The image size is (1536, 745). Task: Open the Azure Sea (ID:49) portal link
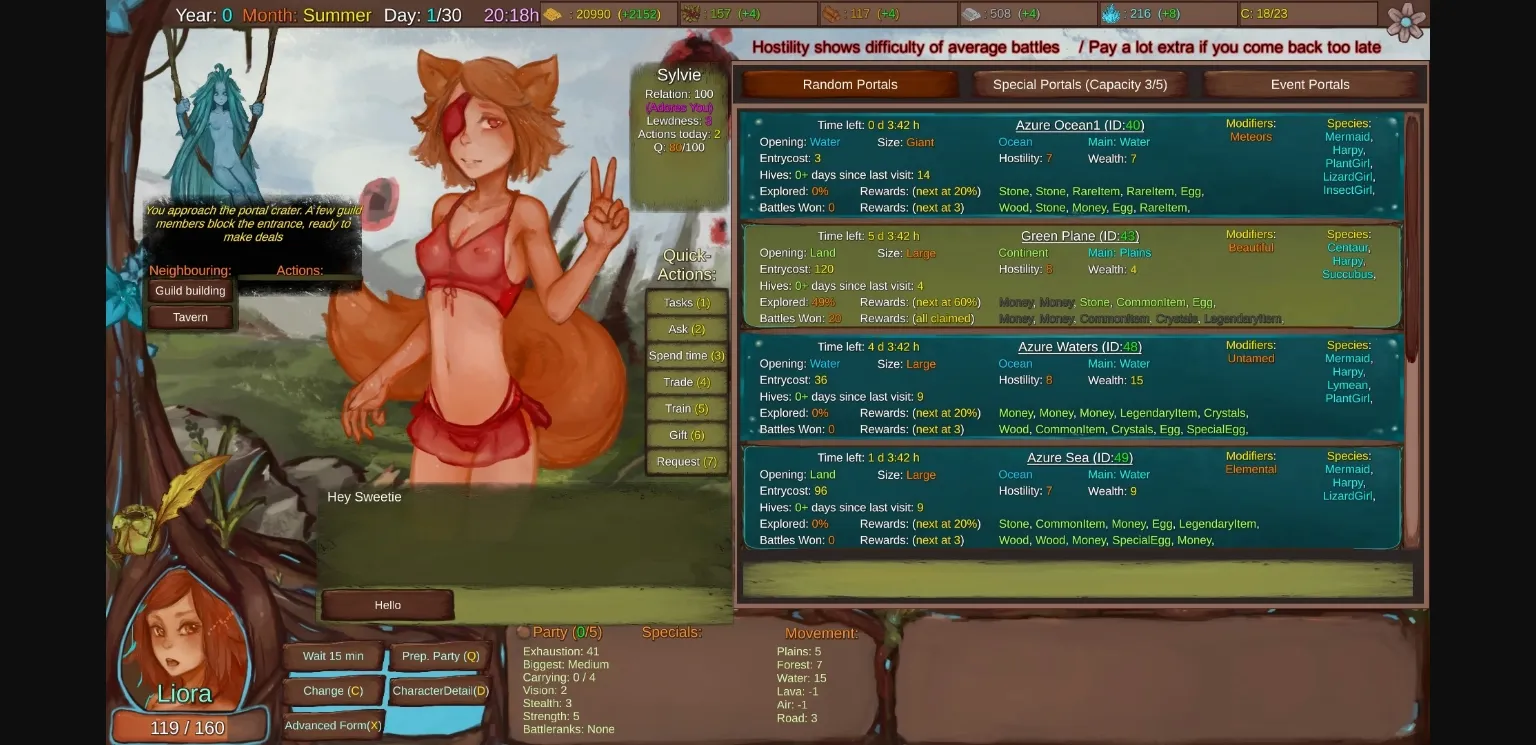1078,457
